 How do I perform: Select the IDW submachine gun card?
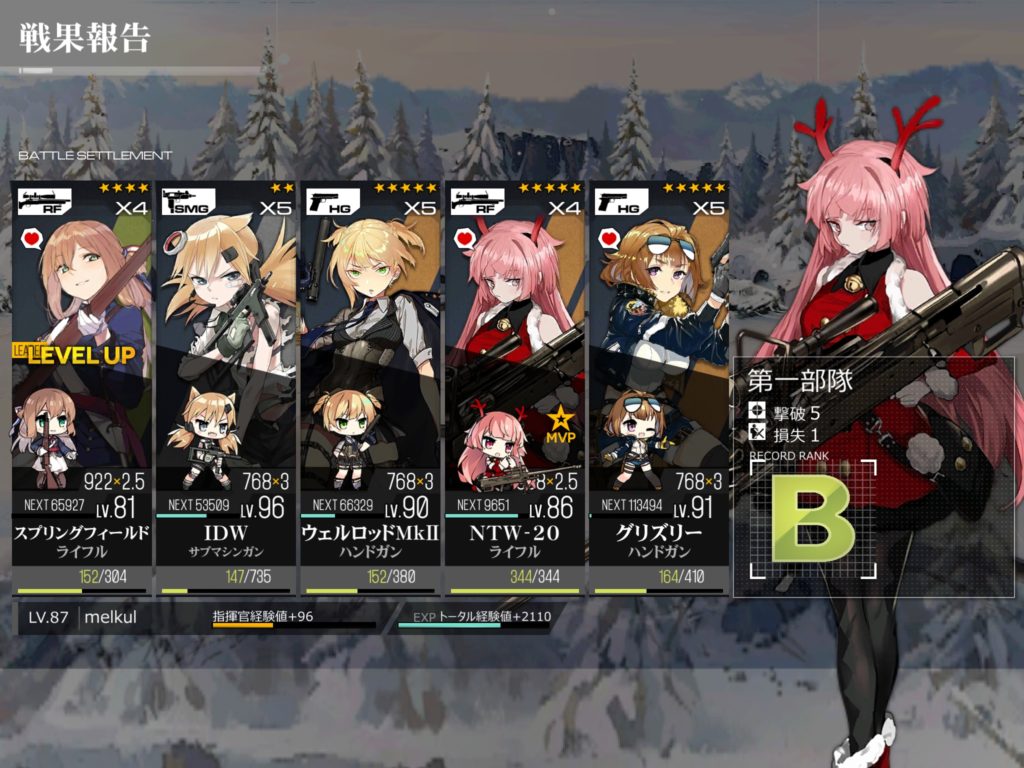tap(226, 380)
